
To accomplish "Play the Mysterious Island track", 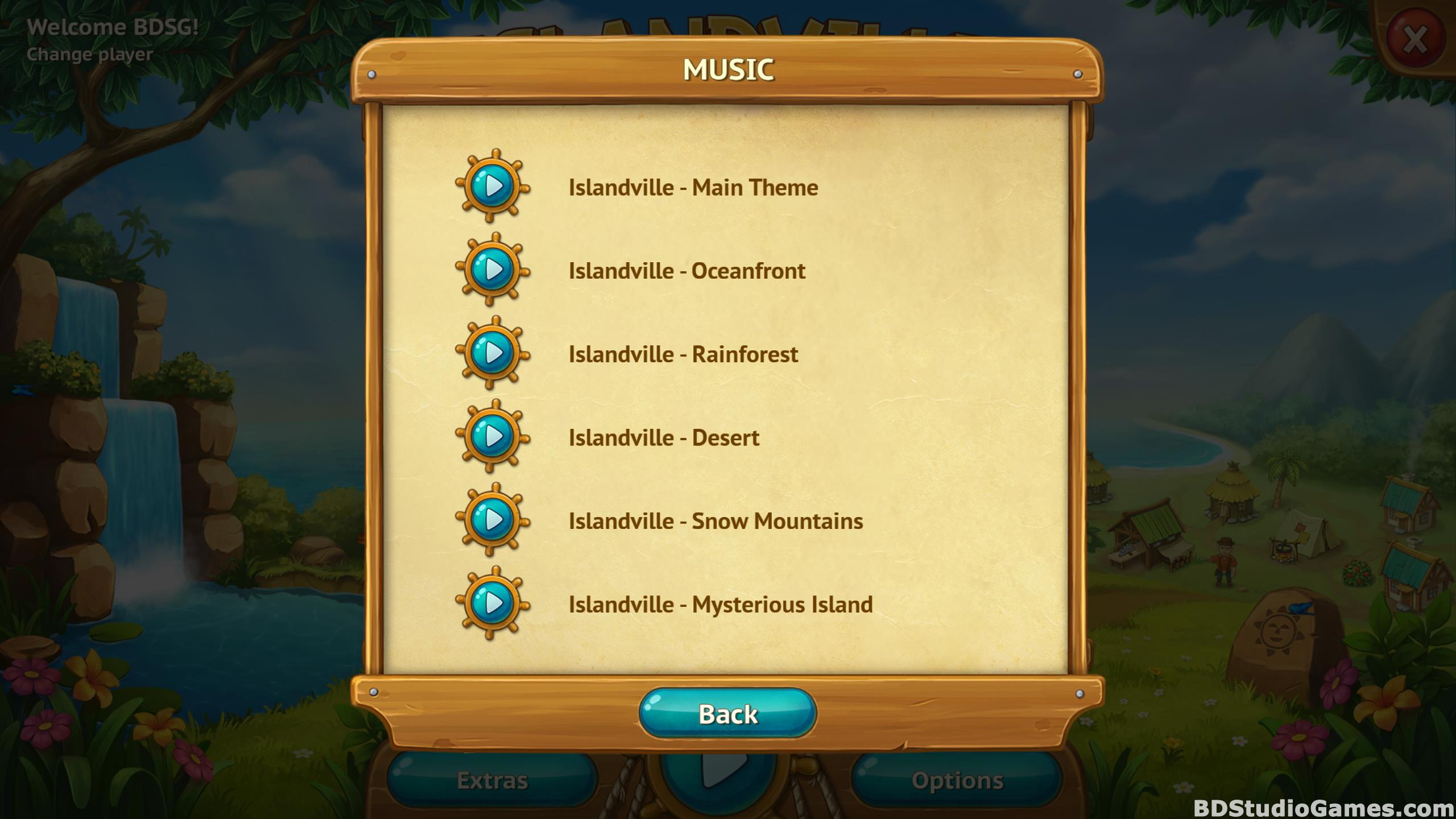I will (493, 603).
